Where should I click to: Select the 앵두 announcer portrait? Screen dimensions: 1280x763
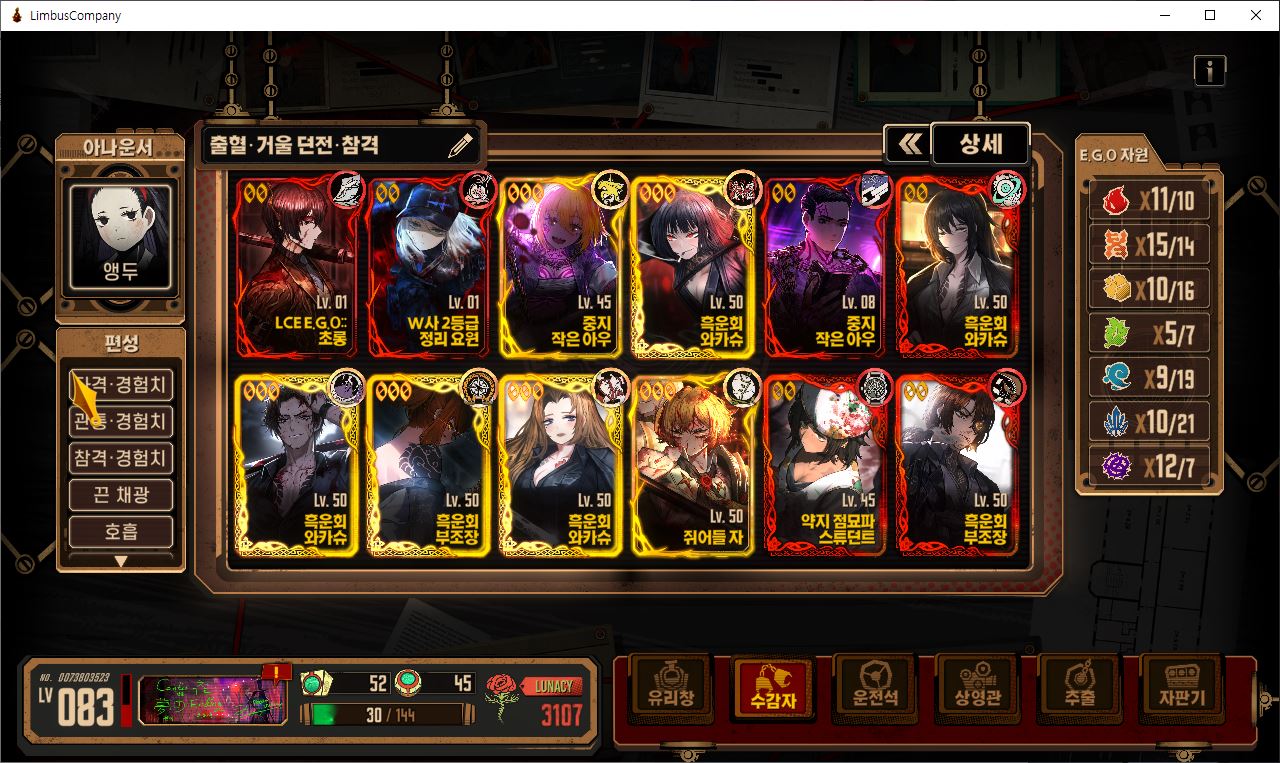[120, 235]
